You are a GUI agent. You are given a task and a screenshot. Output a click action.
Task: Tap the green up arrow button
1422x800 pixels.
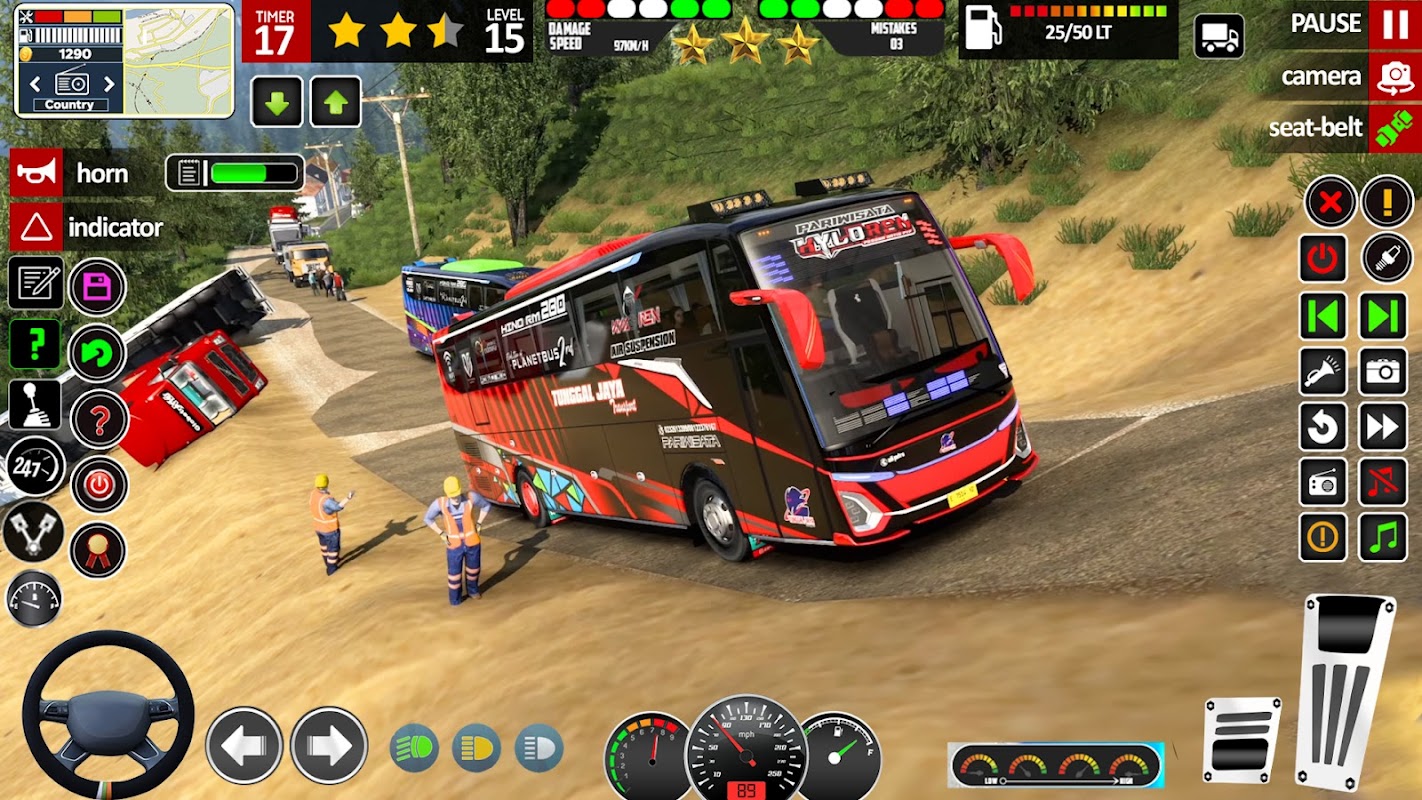coord(336,102)
